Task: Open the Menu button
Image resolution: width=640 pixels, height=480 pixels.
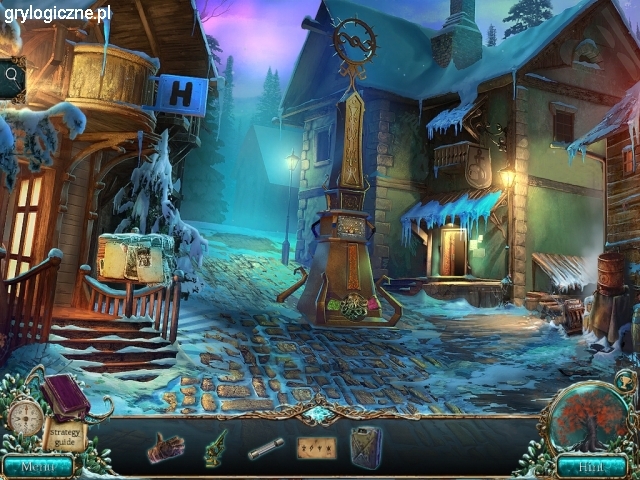Action: click(x=37, y=466)
